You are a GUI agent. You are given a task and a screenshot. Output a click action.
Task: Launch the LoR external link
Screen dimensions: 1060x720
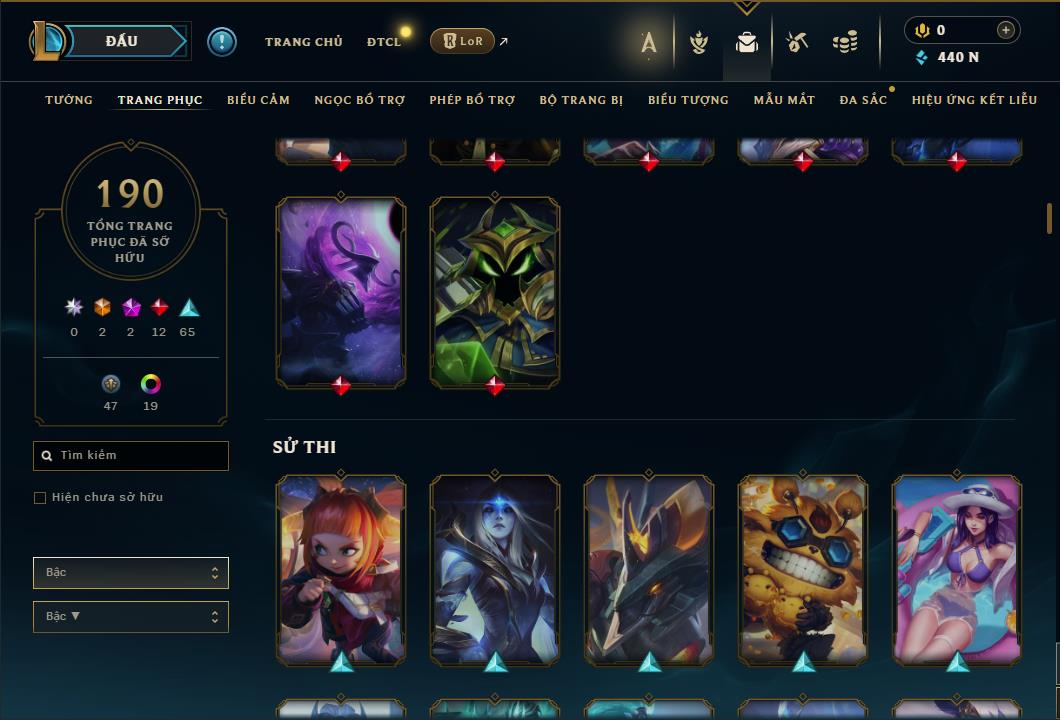tap(462, 41)
